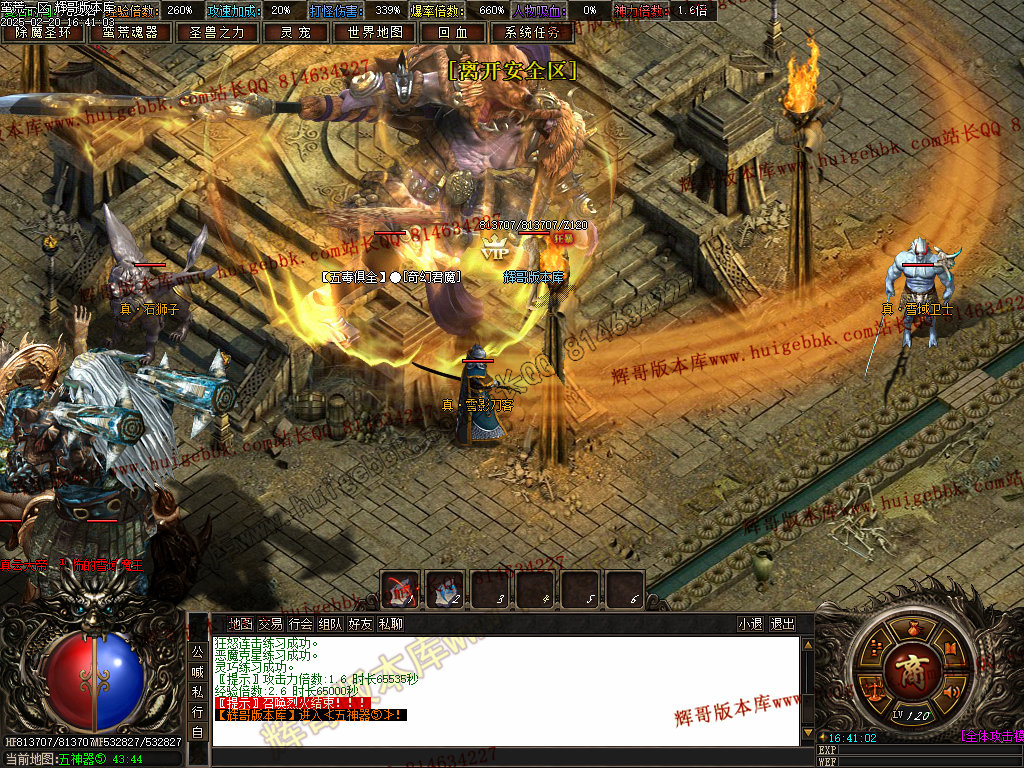This screenshot has width=1024, height=768.
Task: Click the 回血 heal button
Action: click(452, 32)
